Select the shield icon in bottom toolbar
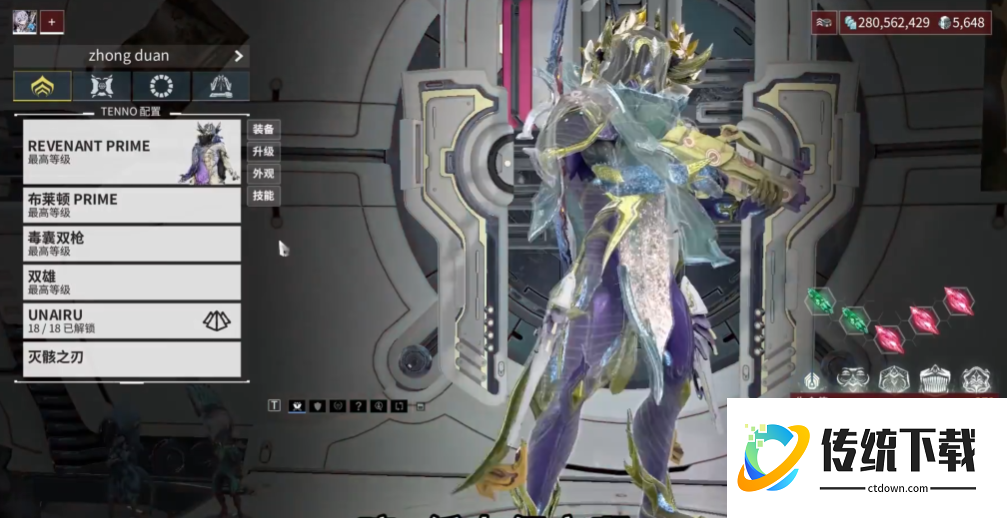The height and width of the screenshot is (518, 1007). click(x=317, y=406)
